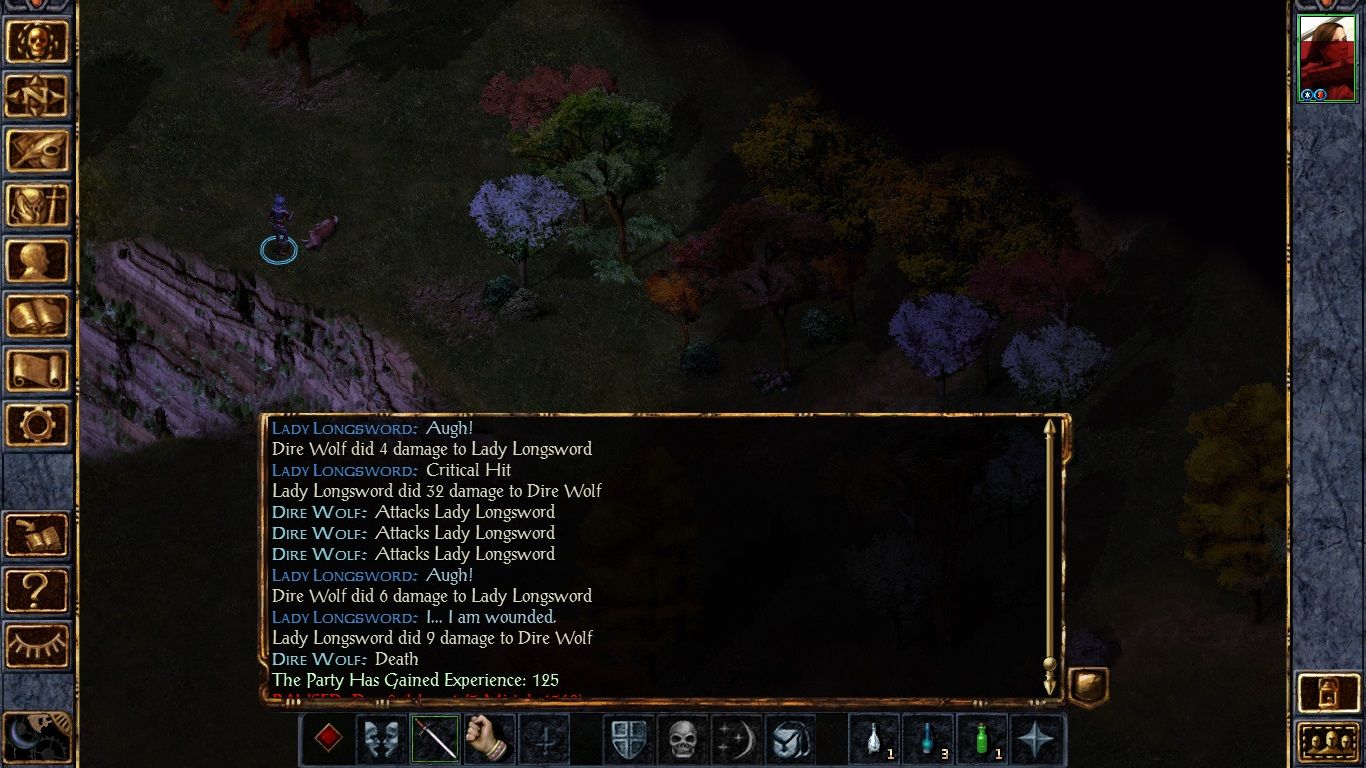Switch to the bare fist weapon slot
Screen dimensions: 1366x768
[x=489, y=739]
